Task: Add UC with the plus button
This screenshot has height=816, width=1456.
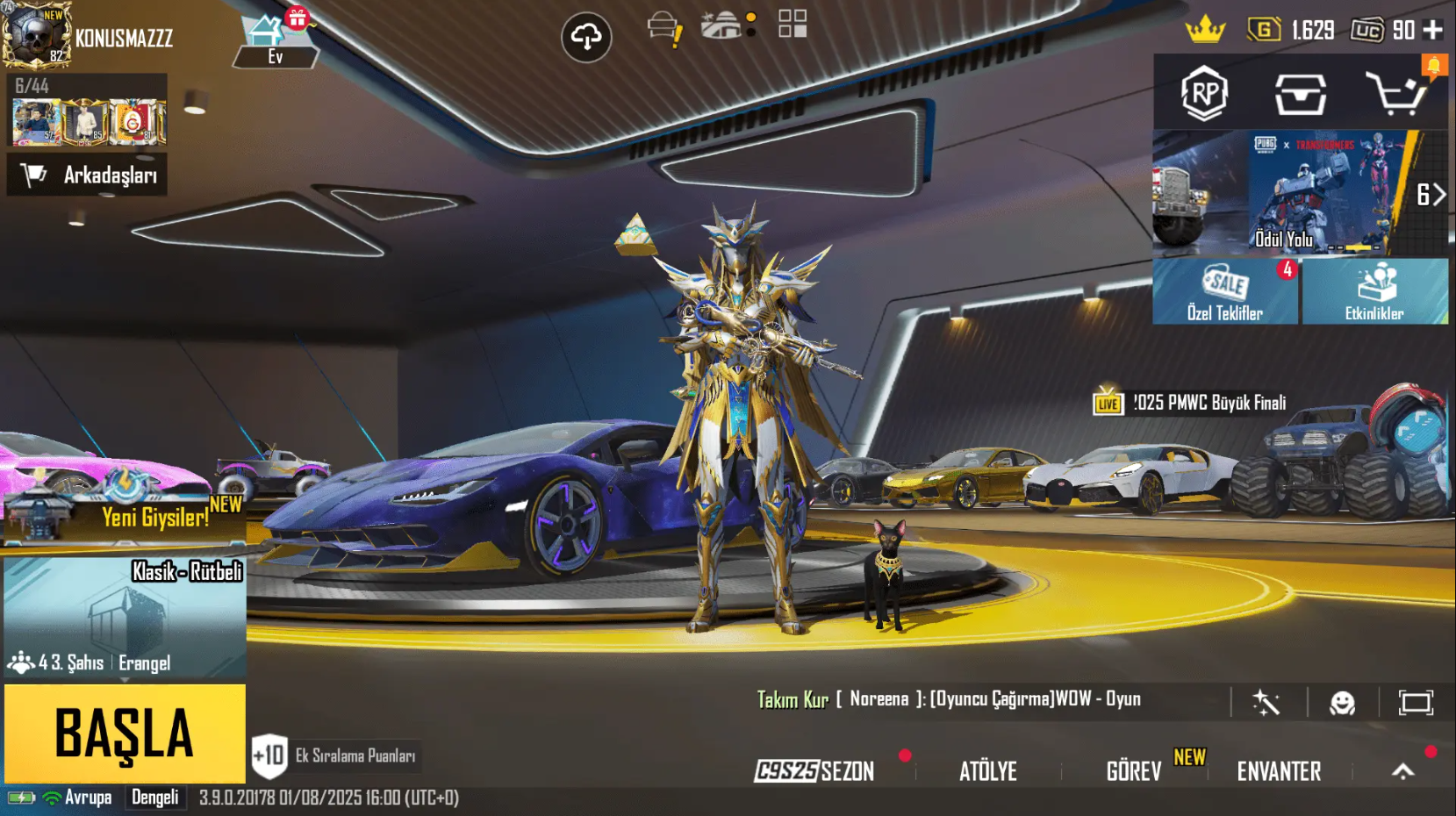Action: (1432, 30)
